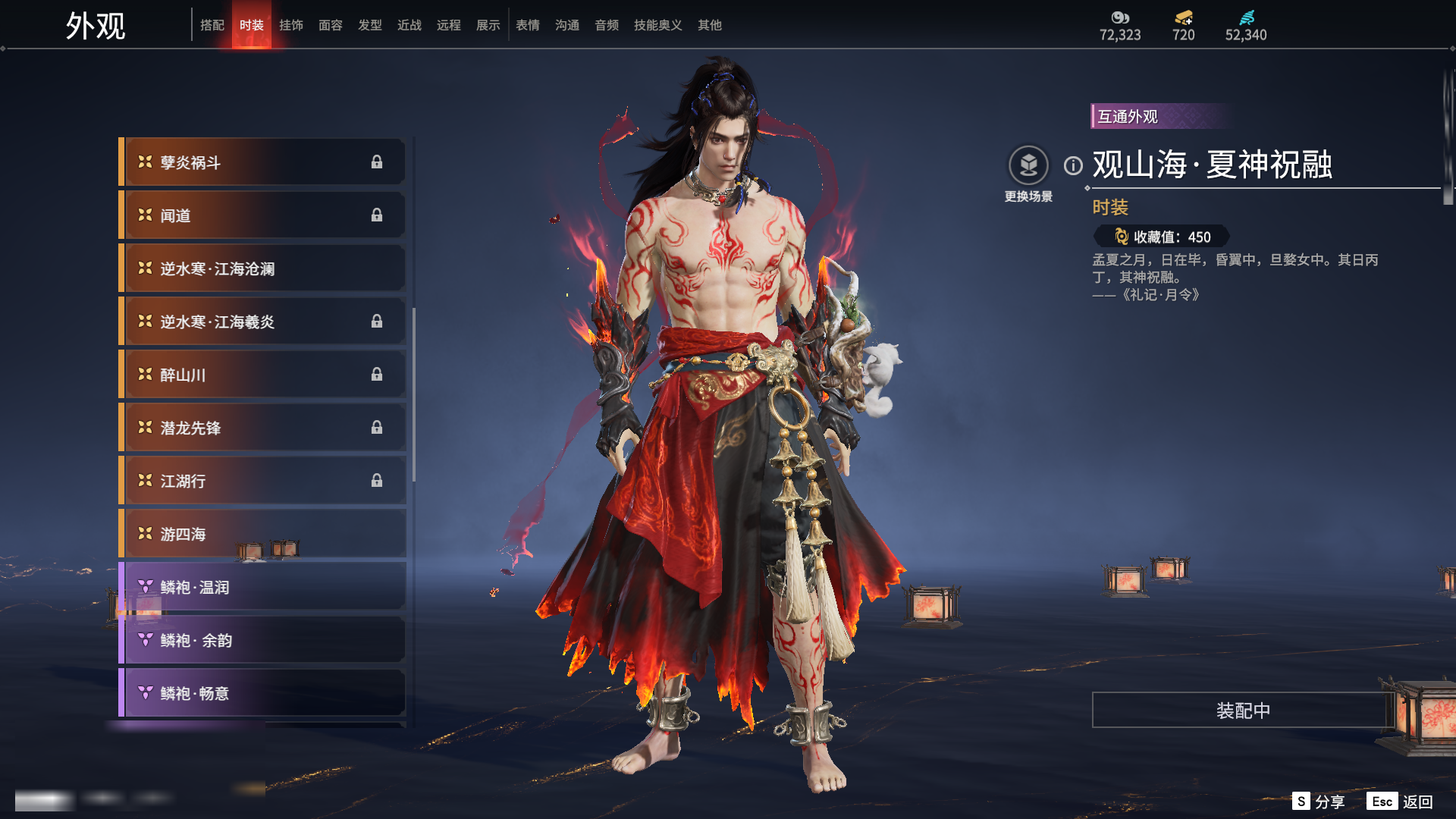
Task: Show the 表情 tab
Action: [527, 25]
